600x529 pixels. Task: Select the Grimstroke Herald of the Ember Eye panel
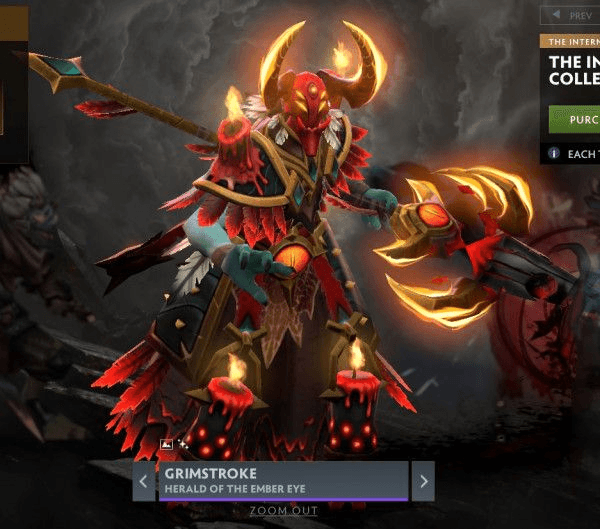[x=282, y=480]
